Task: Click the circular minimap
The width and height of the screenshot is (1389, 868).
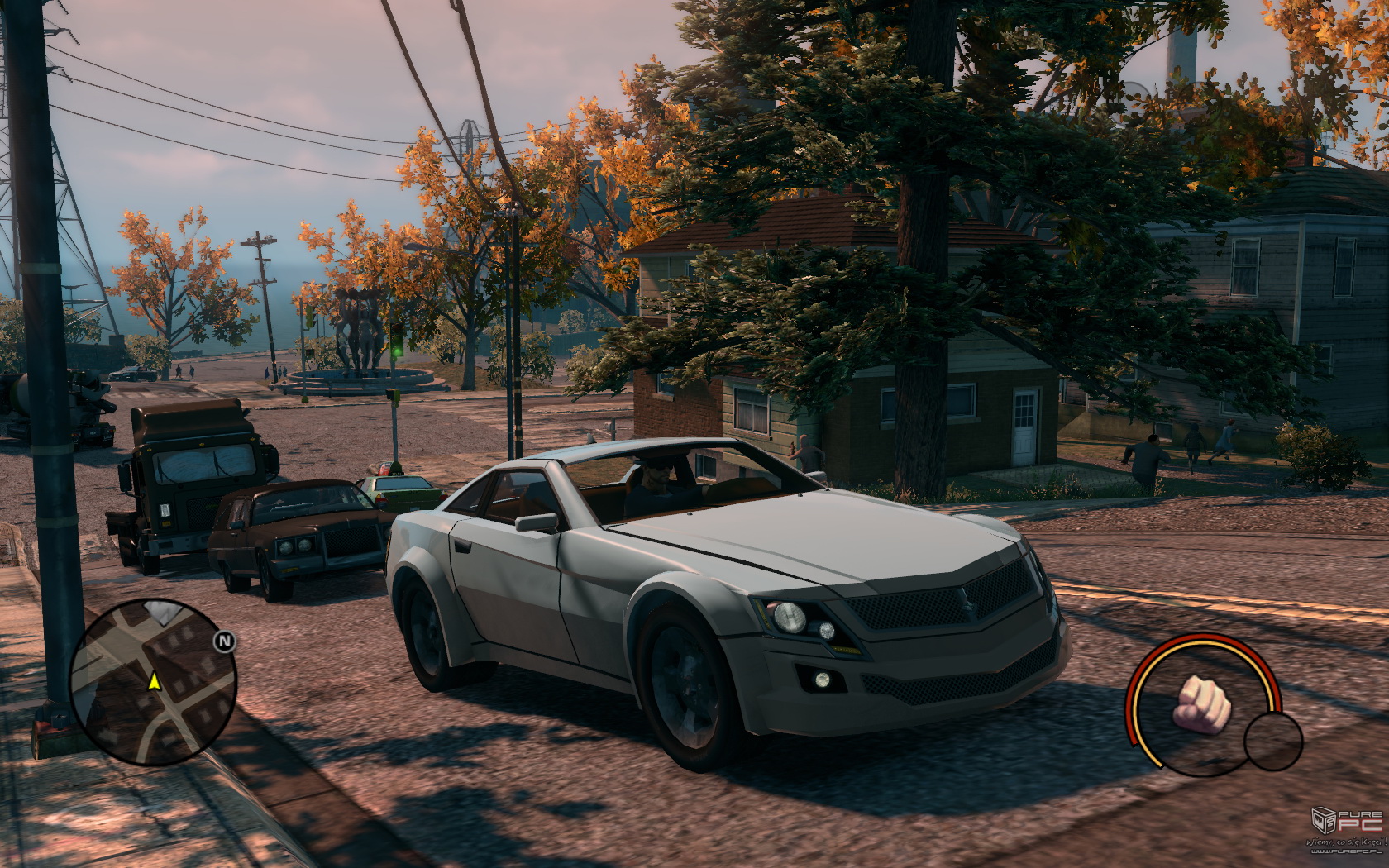Action: [154, 681]
